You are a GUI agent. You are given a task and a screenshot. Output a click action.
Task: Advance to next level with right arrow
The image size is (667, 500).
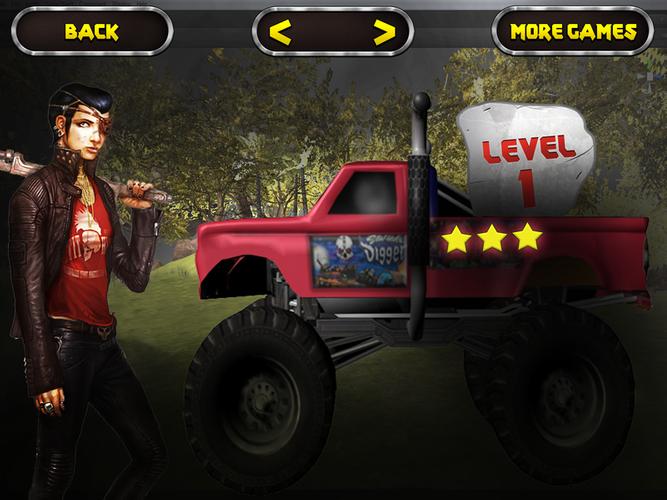point(383,32)
